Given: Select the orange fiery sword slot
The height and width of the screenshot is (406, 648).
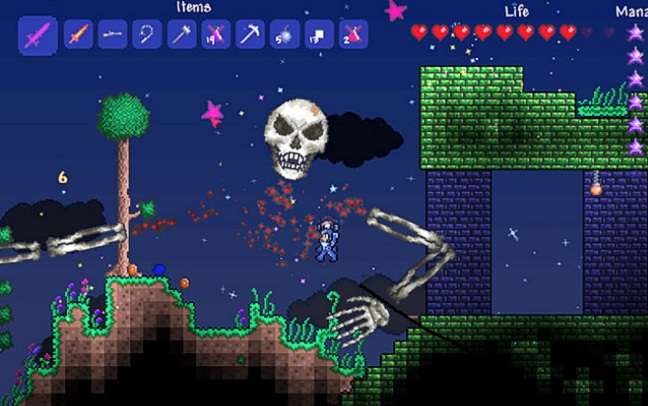Looking at the screenshot, I should click(78, 35).
